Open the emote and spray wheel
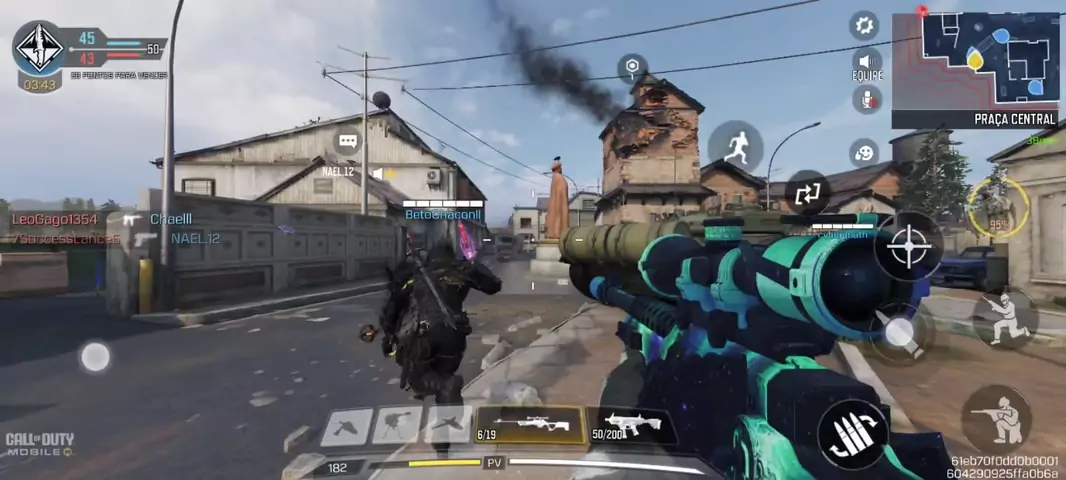 (864, 152)
